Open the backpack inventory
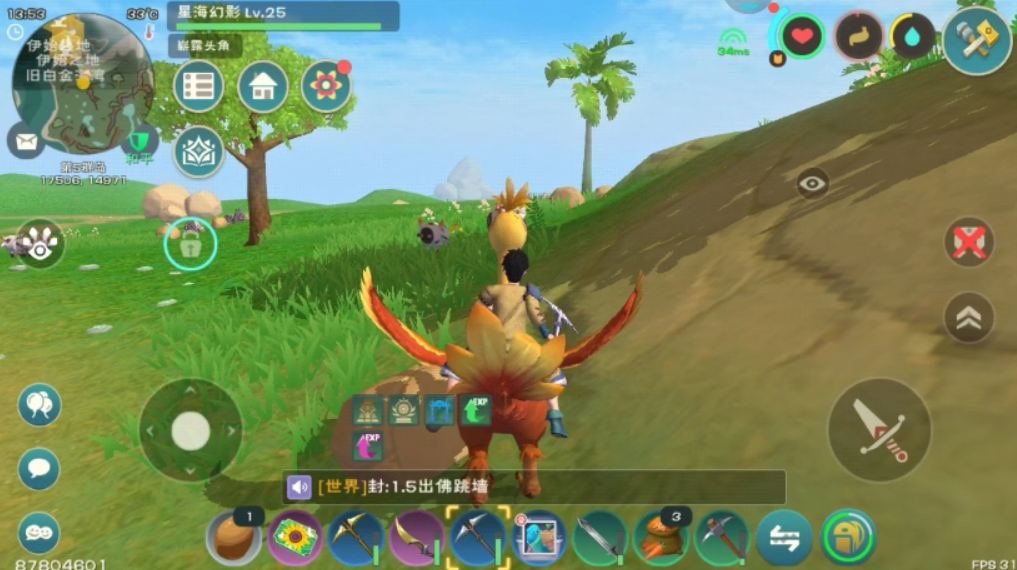Viewport: 1017px width, 570px height. coord(848,538)
